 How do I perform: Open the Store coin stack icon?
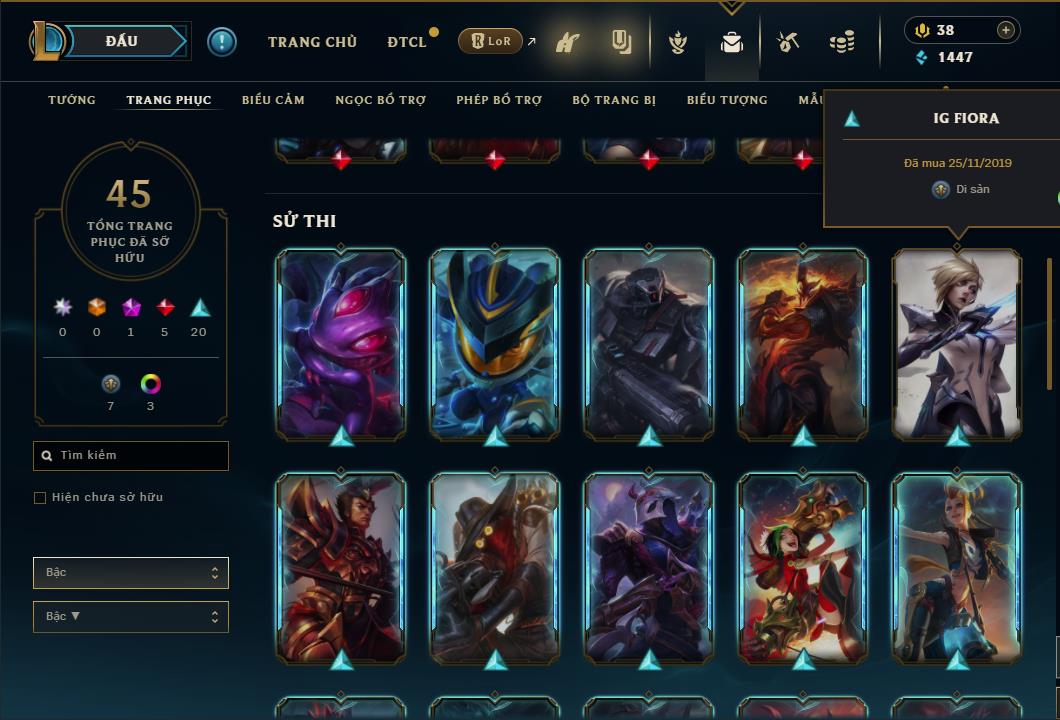(842, 42)
